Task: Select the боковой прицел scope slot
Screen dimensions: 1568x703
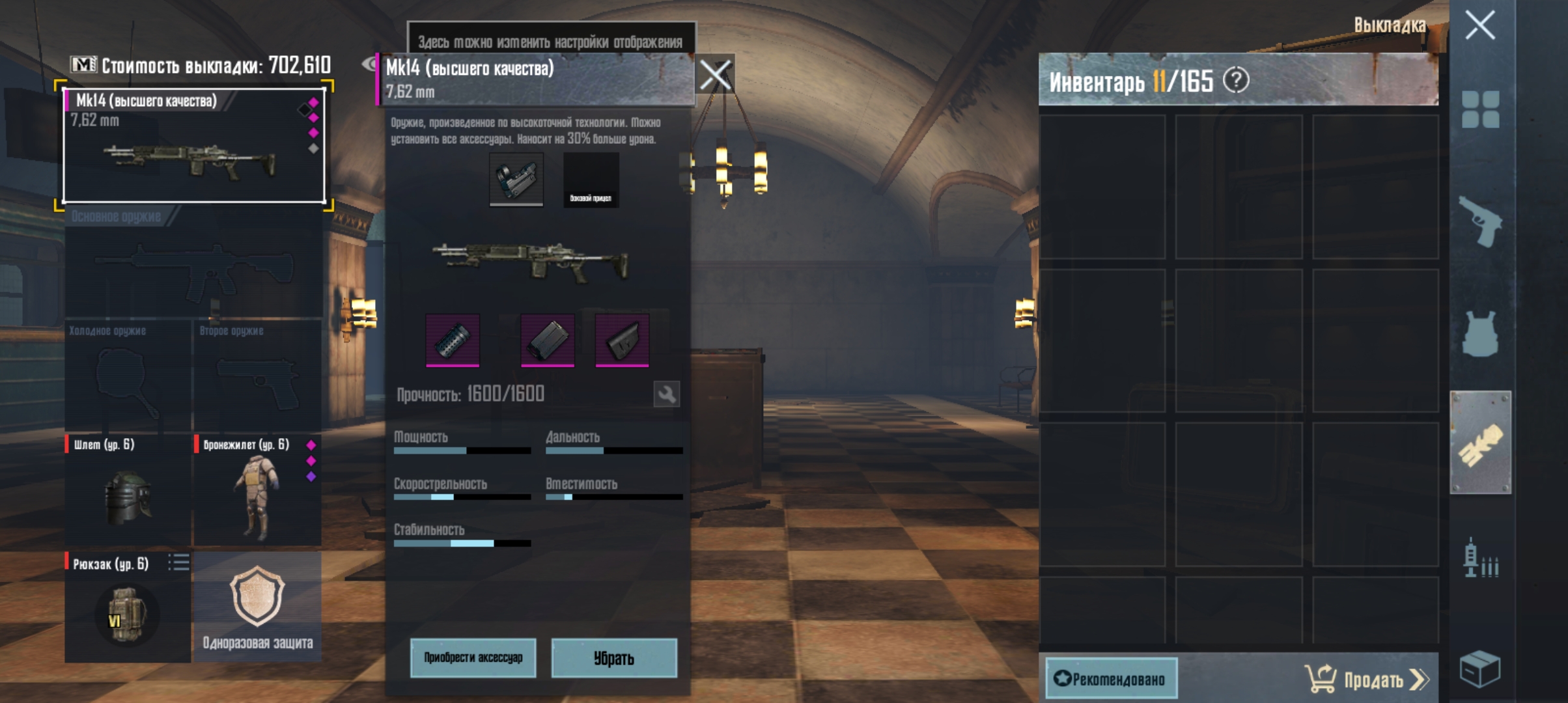Action: coord(590,180)
